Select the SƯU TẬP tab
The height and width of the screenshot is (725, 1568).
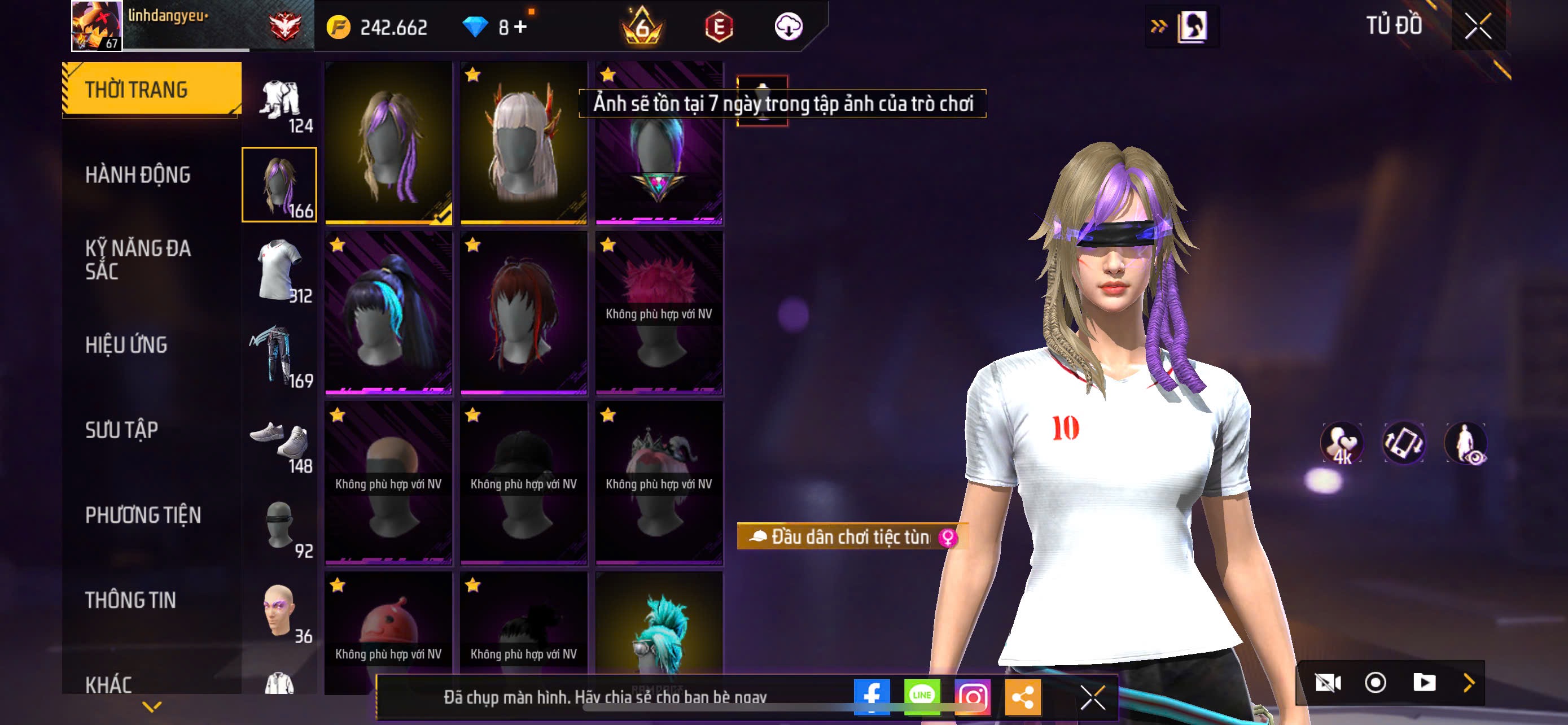122,430
